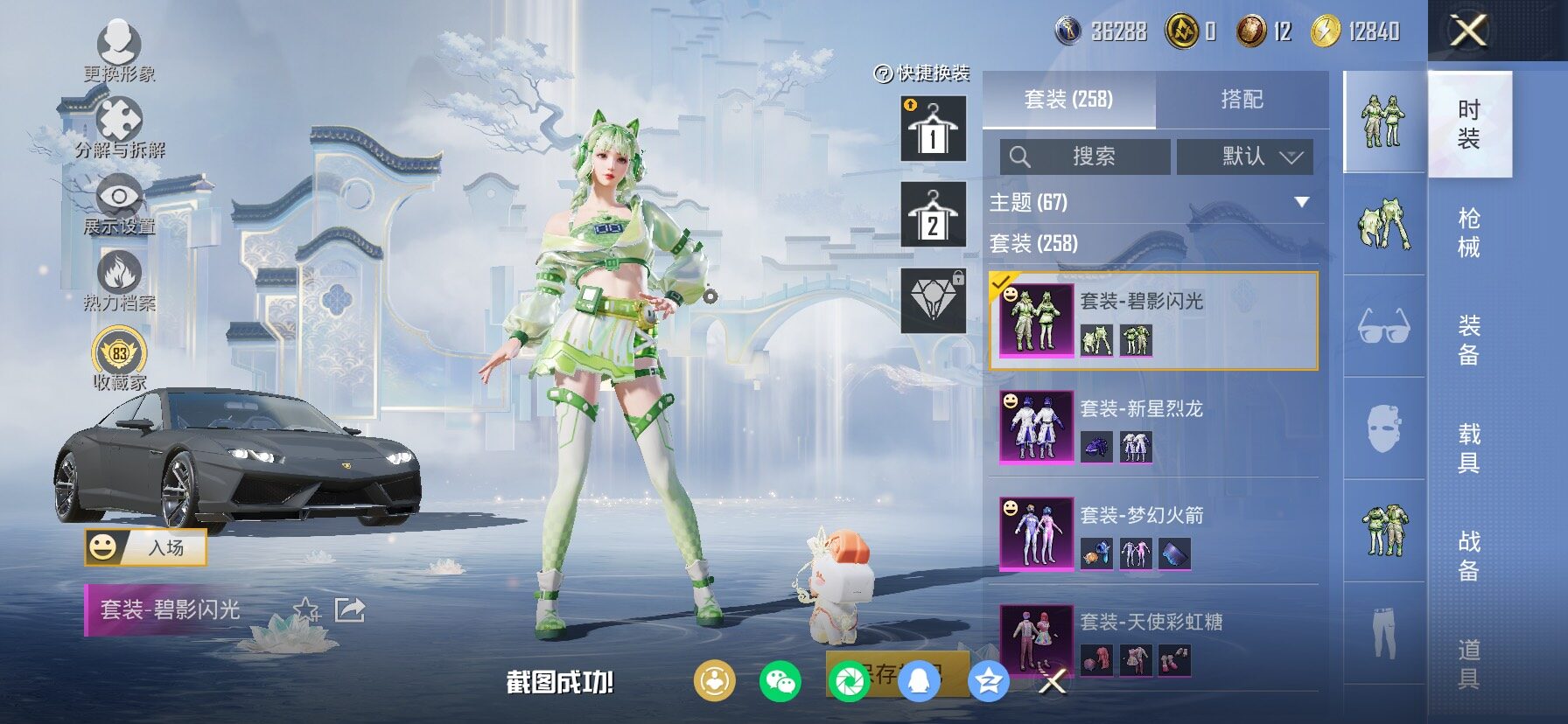
Task: Switch to the 搭配 tab
Action: (x=1242, y=100)
